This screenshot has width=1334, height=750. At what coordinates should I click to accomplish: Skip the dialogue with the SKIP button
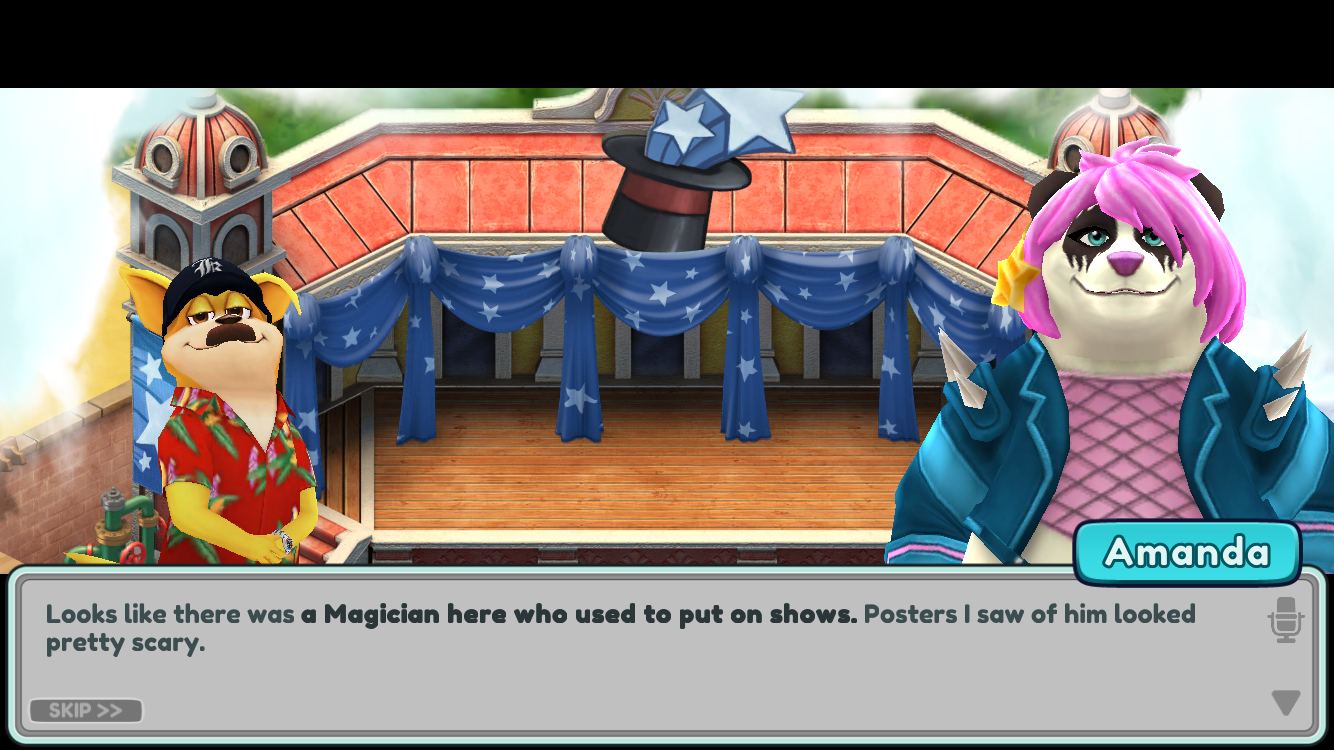tap(86, 711)
